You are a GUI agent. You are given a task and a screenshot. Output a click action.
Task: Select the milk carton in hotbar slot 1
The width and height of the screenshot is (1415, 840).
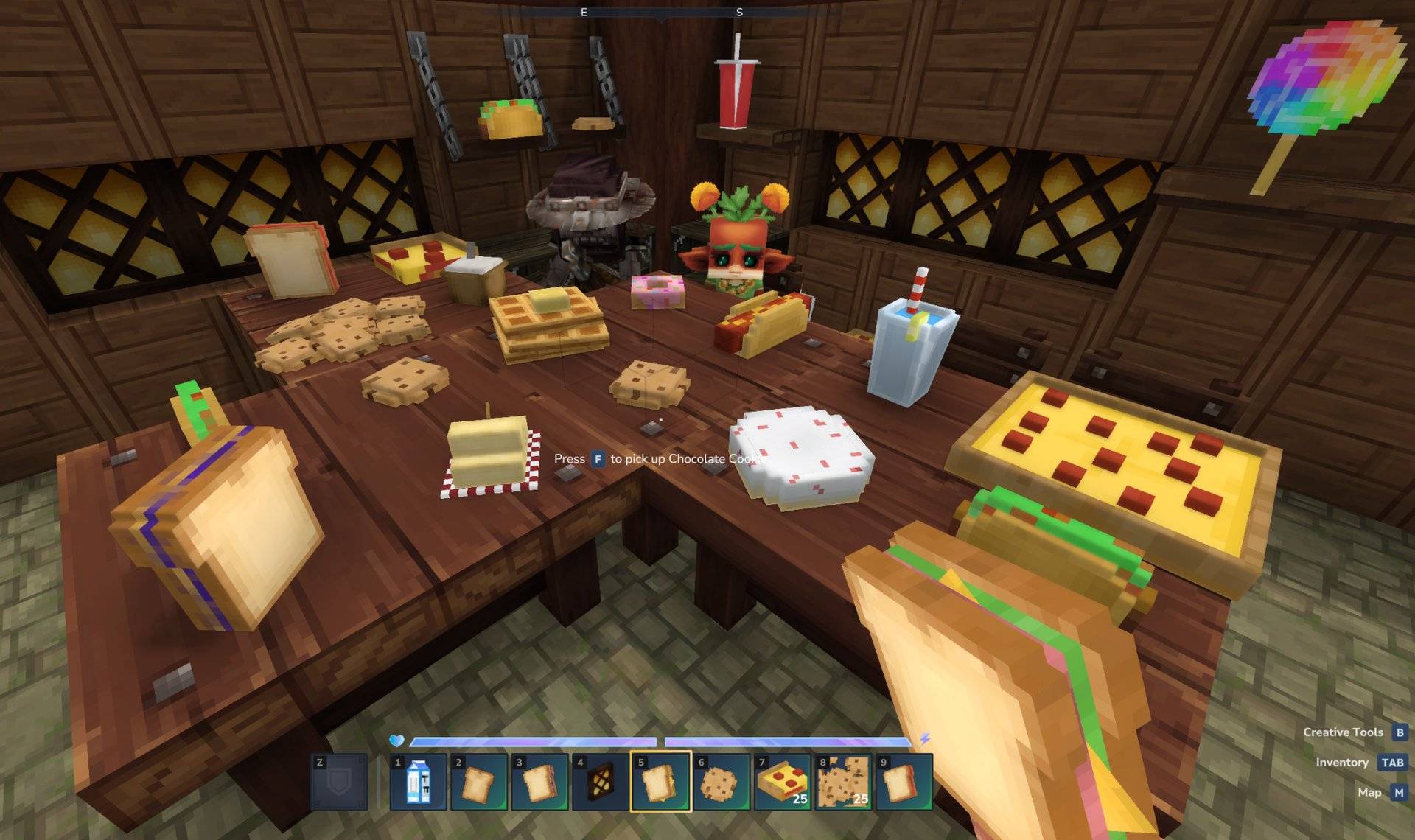coord(418,782)
